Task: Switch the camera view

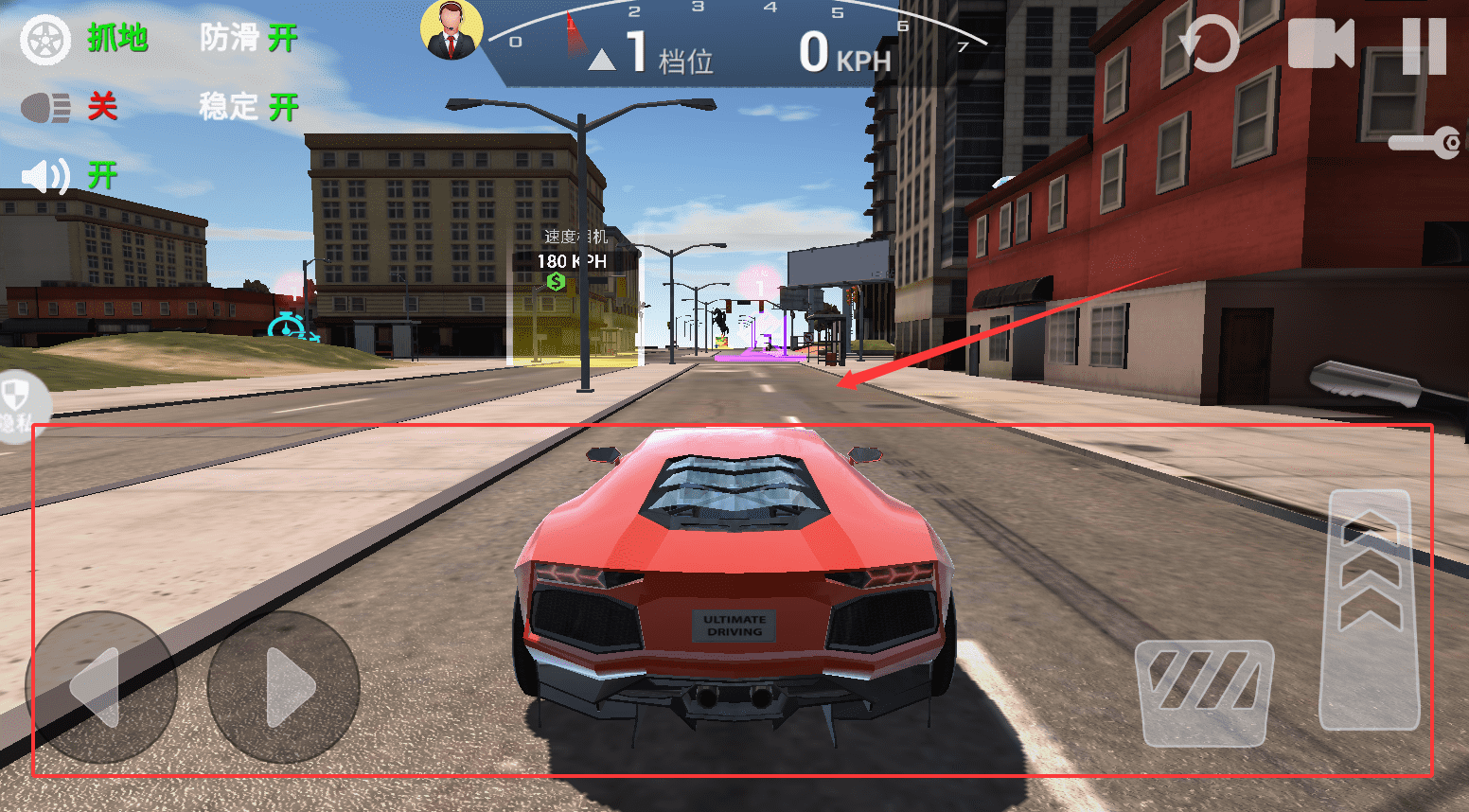Action: pos(1320,44)
